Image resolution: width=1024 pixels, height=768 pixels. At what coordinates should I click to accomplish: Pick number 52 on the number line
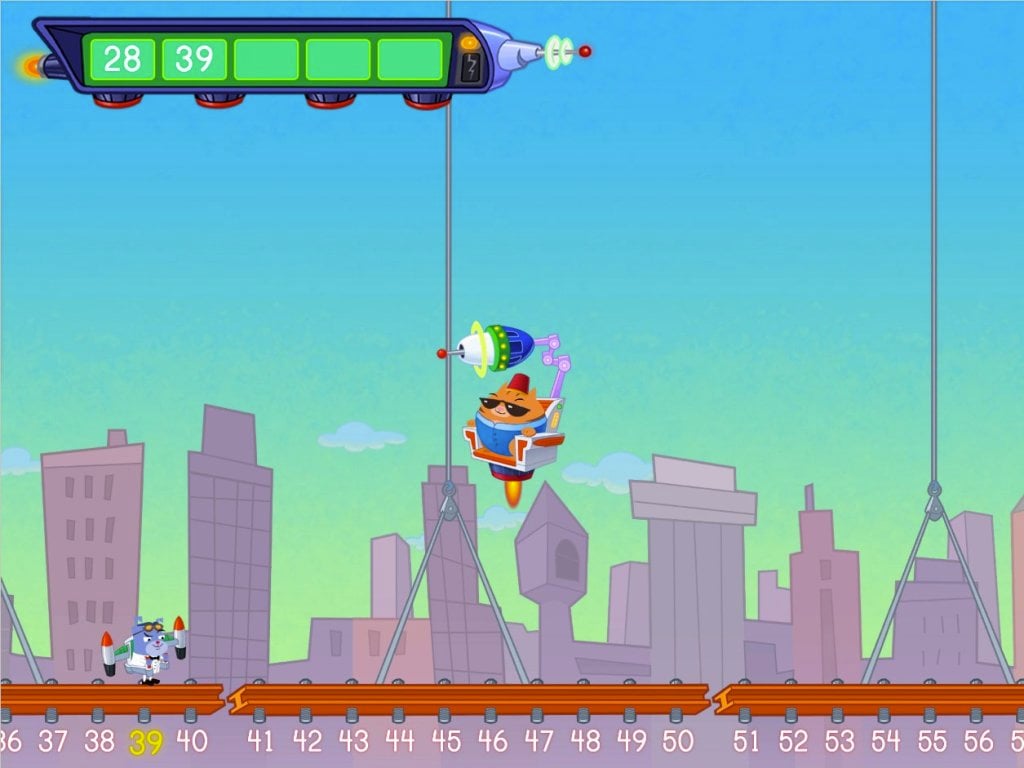793,741
